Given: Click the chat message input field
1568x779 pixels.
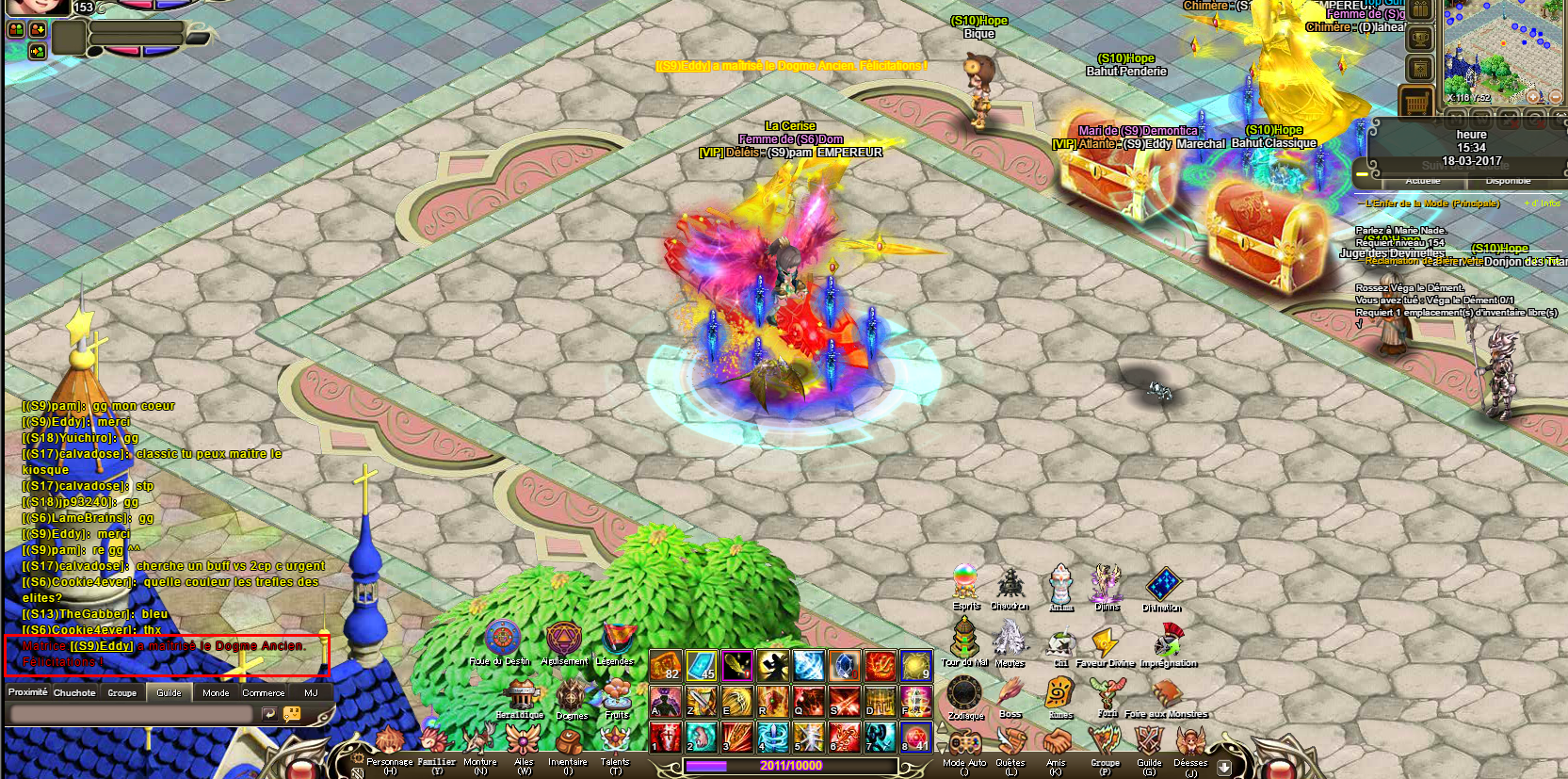Looking at the screenshot, I should [132, 715].
